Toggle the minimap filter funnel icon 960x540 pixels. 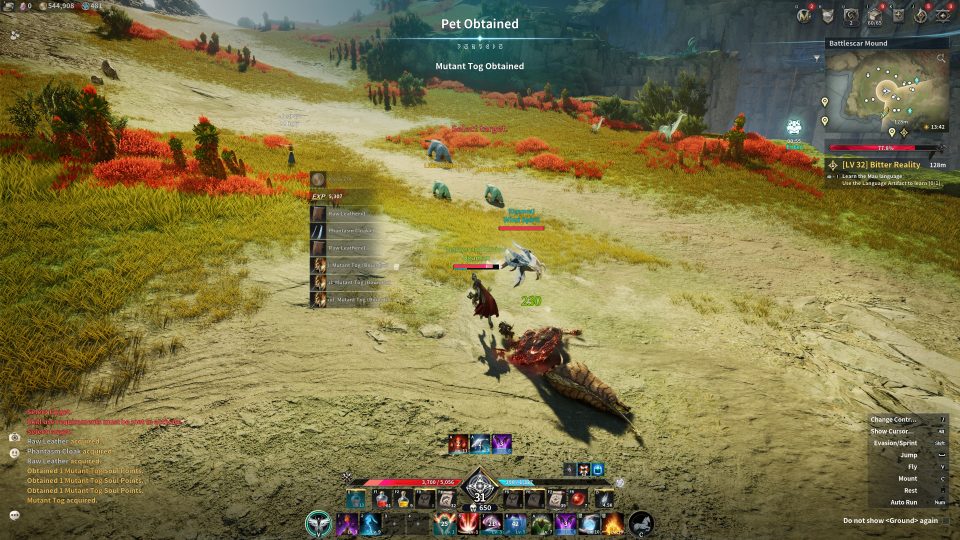tap(818, 59)
